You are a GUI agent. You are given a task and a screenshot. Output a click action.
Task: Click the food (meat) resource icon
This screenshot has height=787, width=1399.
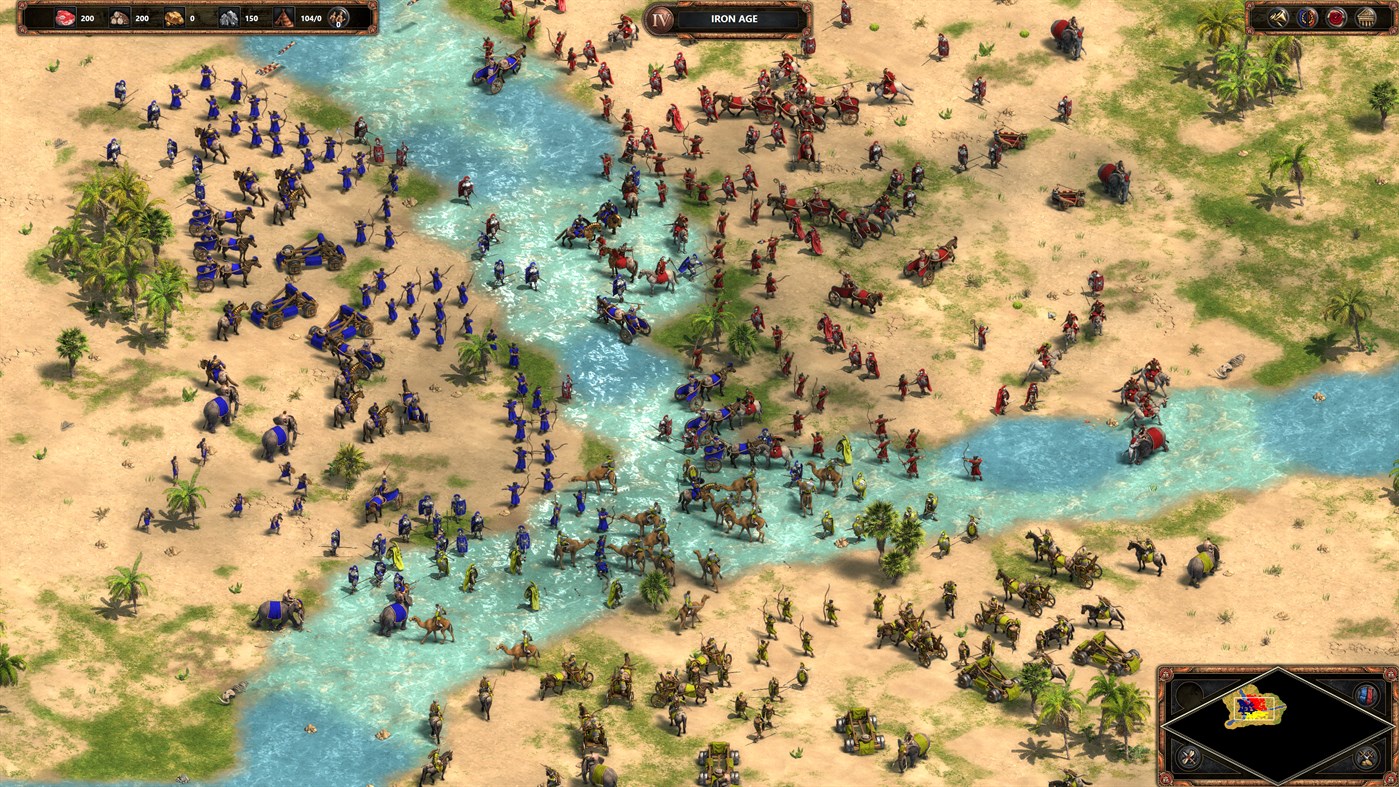[x=66, y=17]
